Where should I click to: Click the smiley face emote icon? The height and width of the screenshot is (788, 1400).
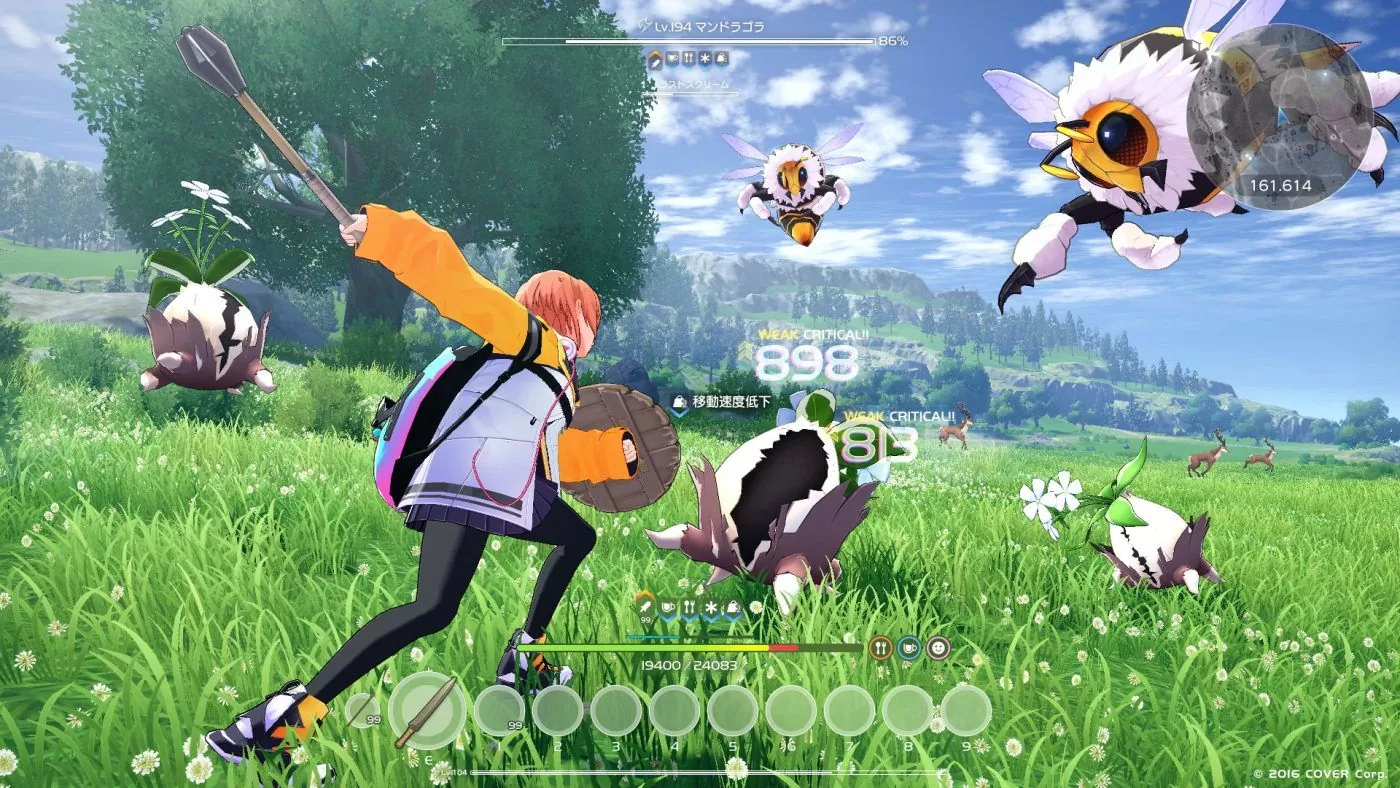pos(936,649)
